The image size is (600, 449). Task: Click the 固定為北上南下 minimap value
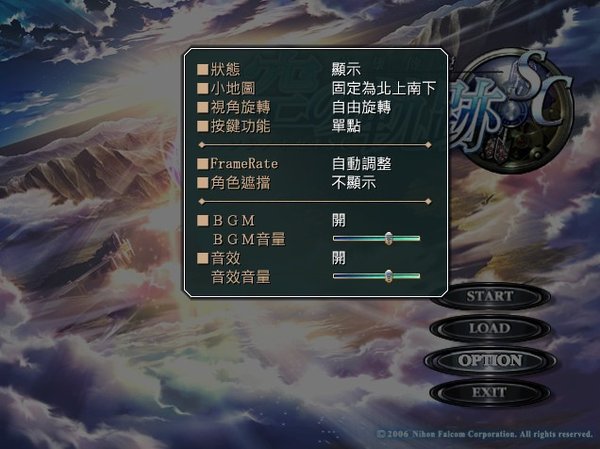point(385,89)
